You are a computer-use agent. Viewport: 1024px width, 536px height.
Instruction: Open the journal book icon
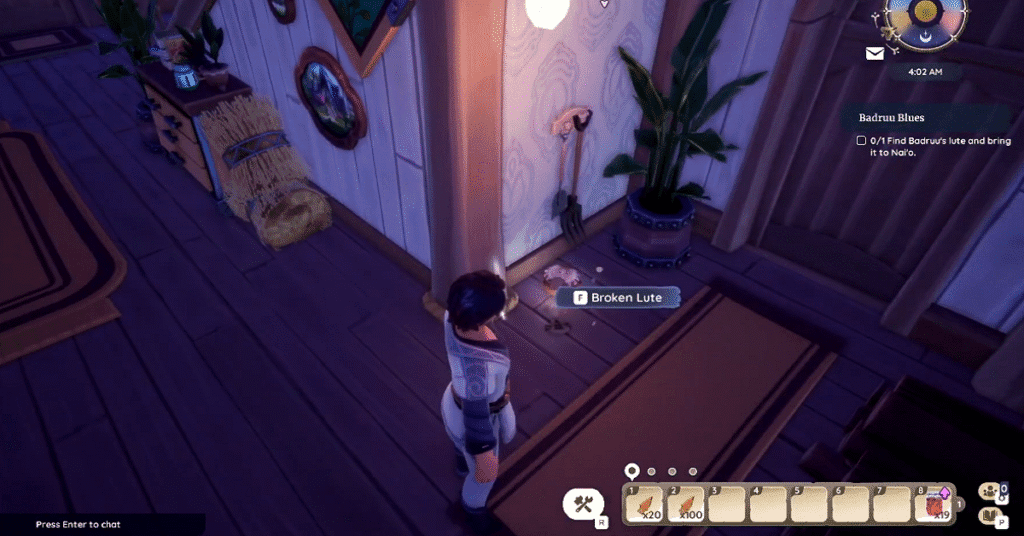point(991,516)
